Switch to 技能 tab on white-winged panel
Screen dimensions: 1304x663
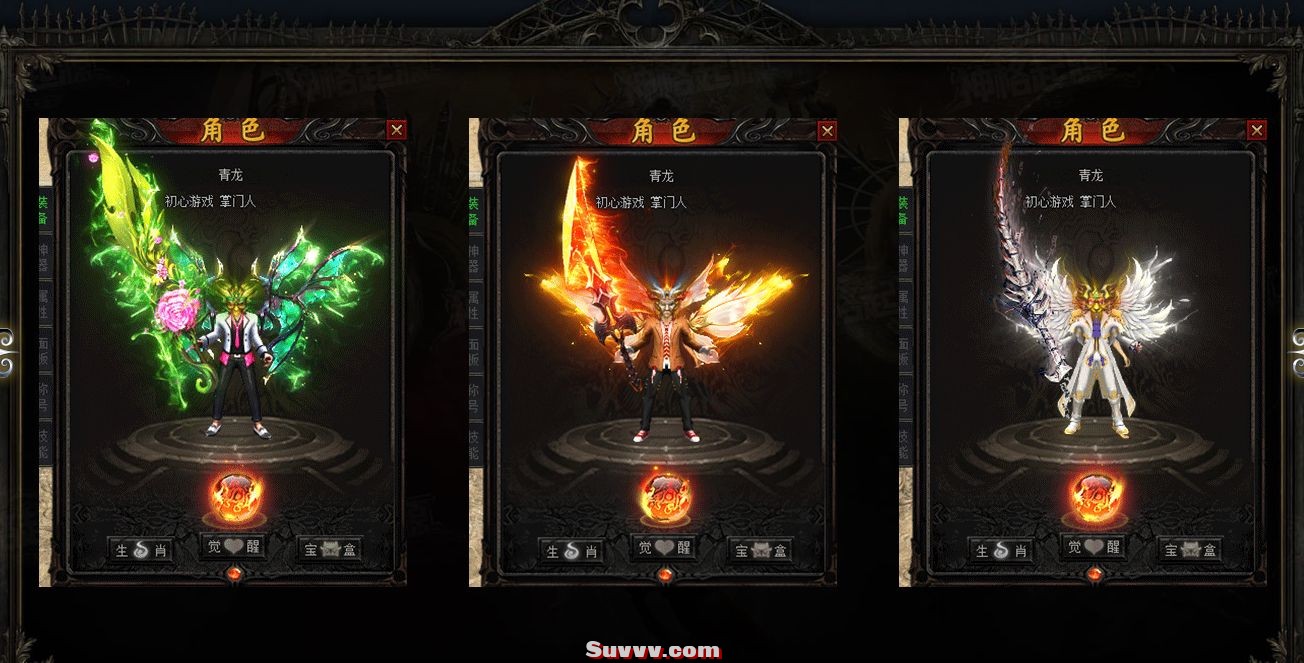click(905, 443)
